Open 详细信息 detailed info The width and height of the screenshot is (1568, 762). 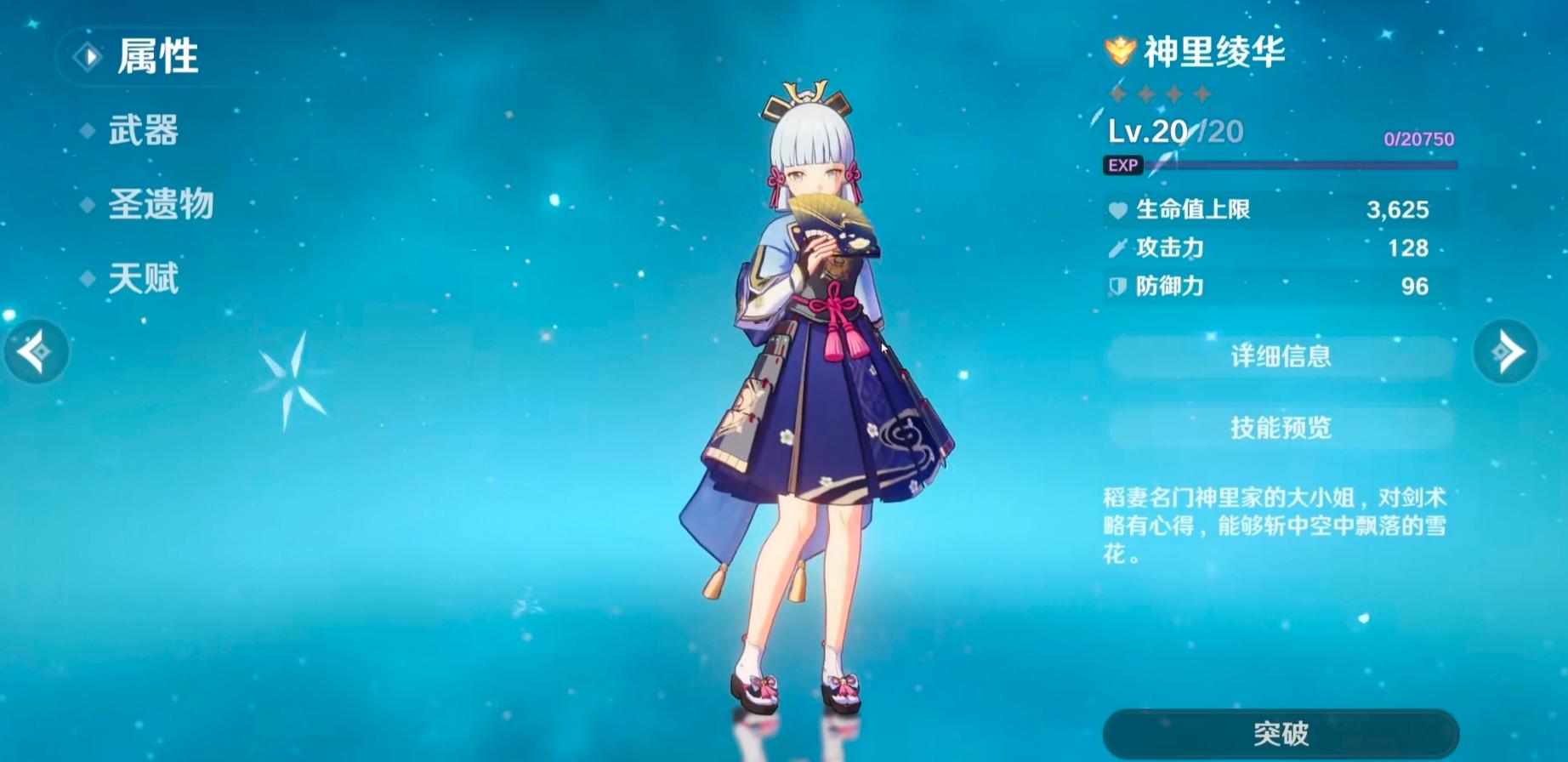pyautogui.click(x=1281, y=355)
